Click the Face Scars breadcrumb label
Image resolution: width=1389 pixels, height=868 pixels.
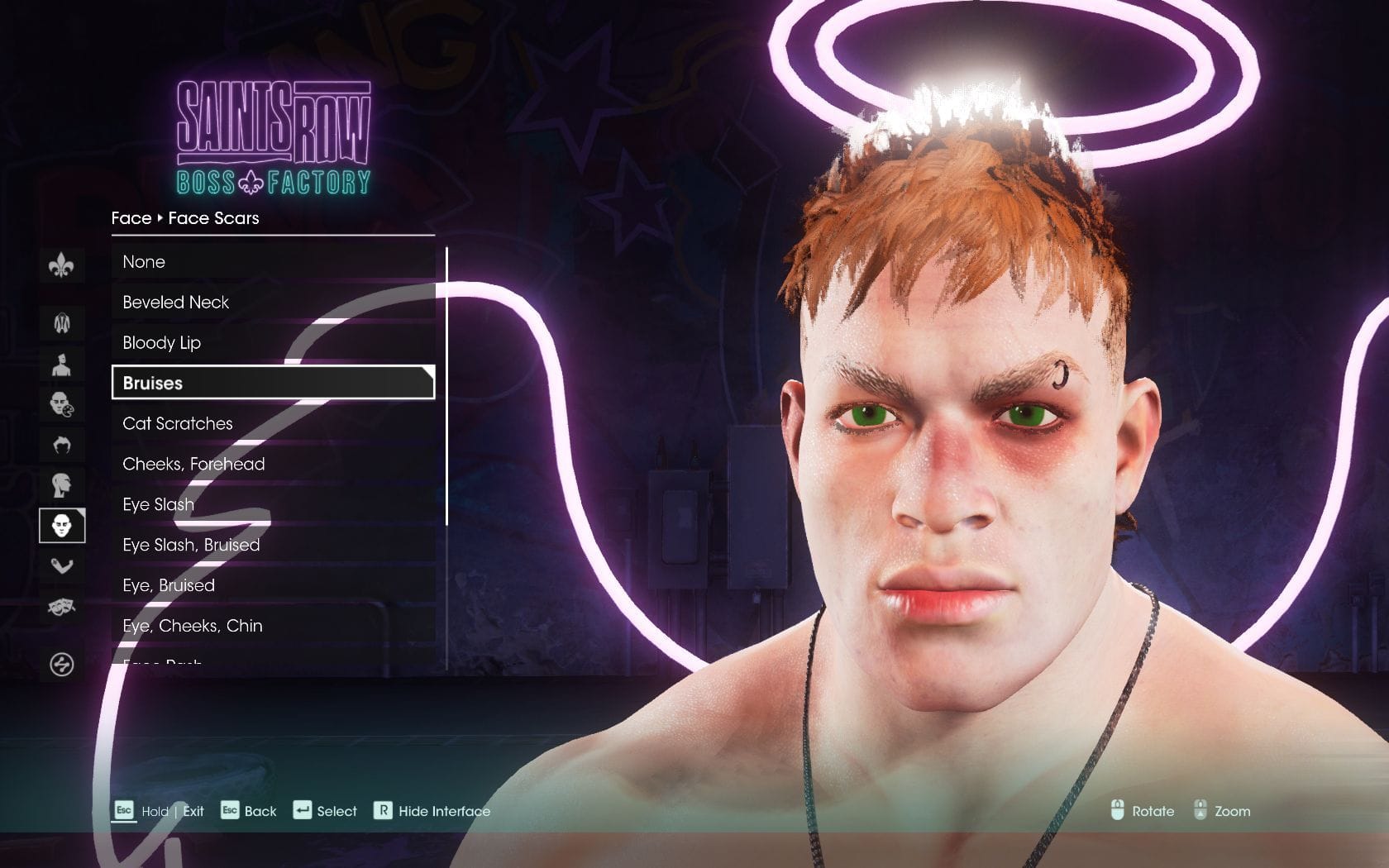pos(212,217)
